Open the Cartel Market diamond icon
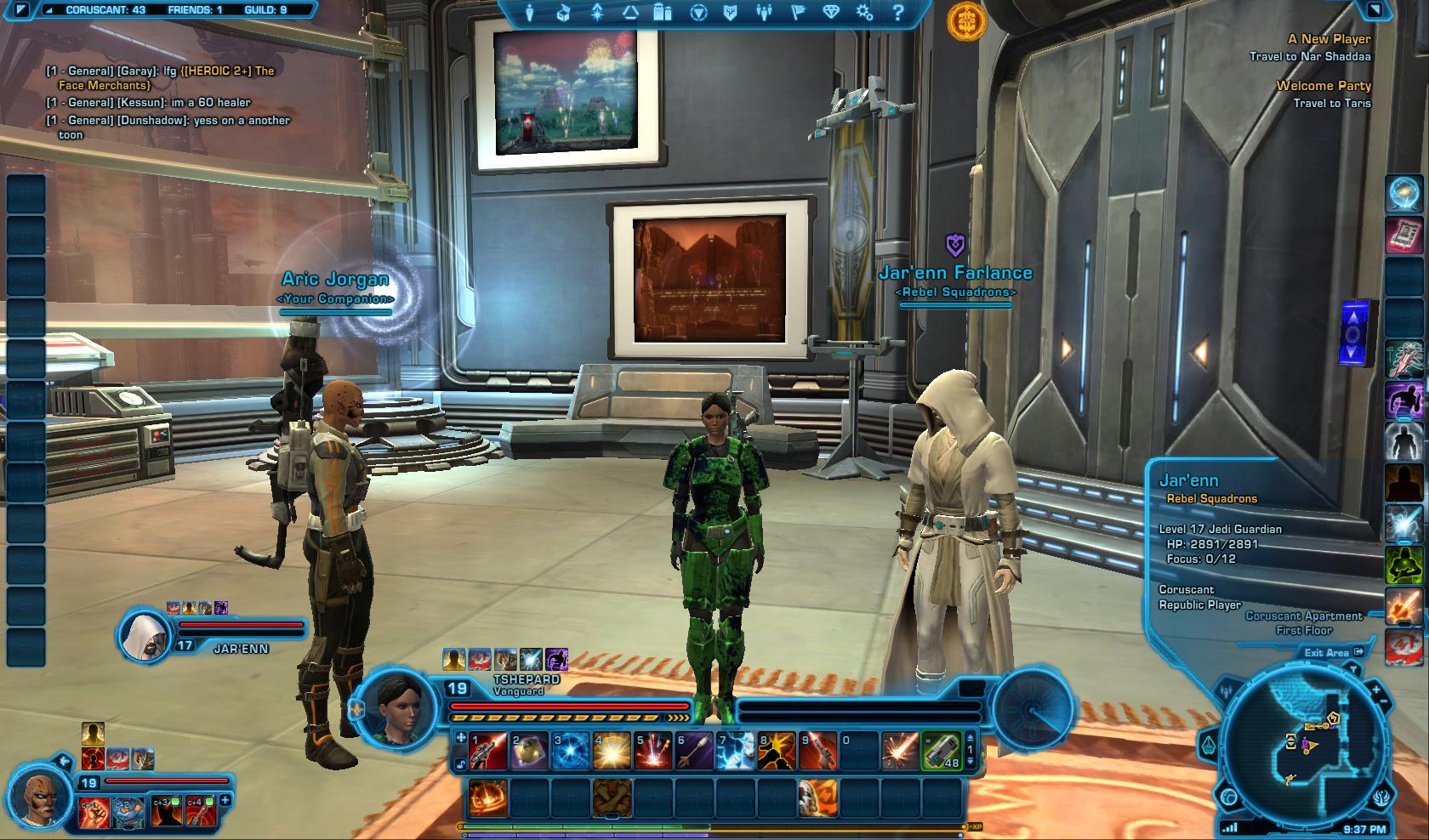This screenshot has height=840, width=1429. (x=831, y=13)
